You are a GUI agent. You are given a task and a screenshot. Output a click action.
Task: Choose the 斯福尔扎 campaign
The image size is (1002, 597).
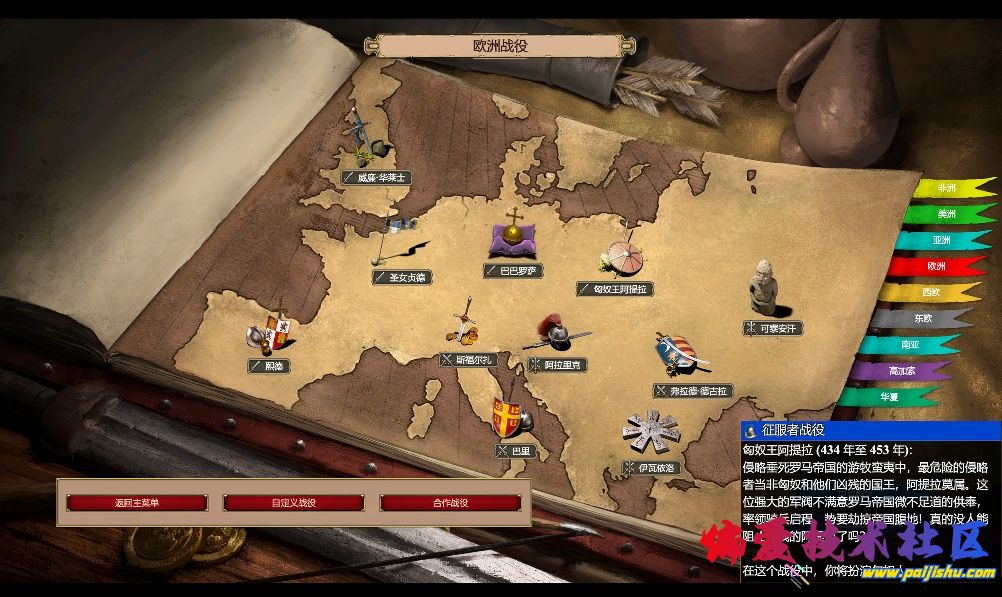(x=468, y=359)
